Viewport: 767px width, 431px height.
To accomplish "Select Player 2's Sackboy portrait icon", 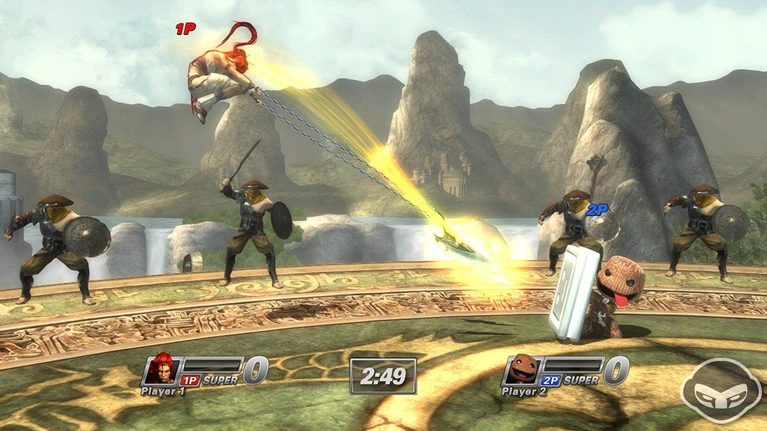I will click(x=520, y=371).
